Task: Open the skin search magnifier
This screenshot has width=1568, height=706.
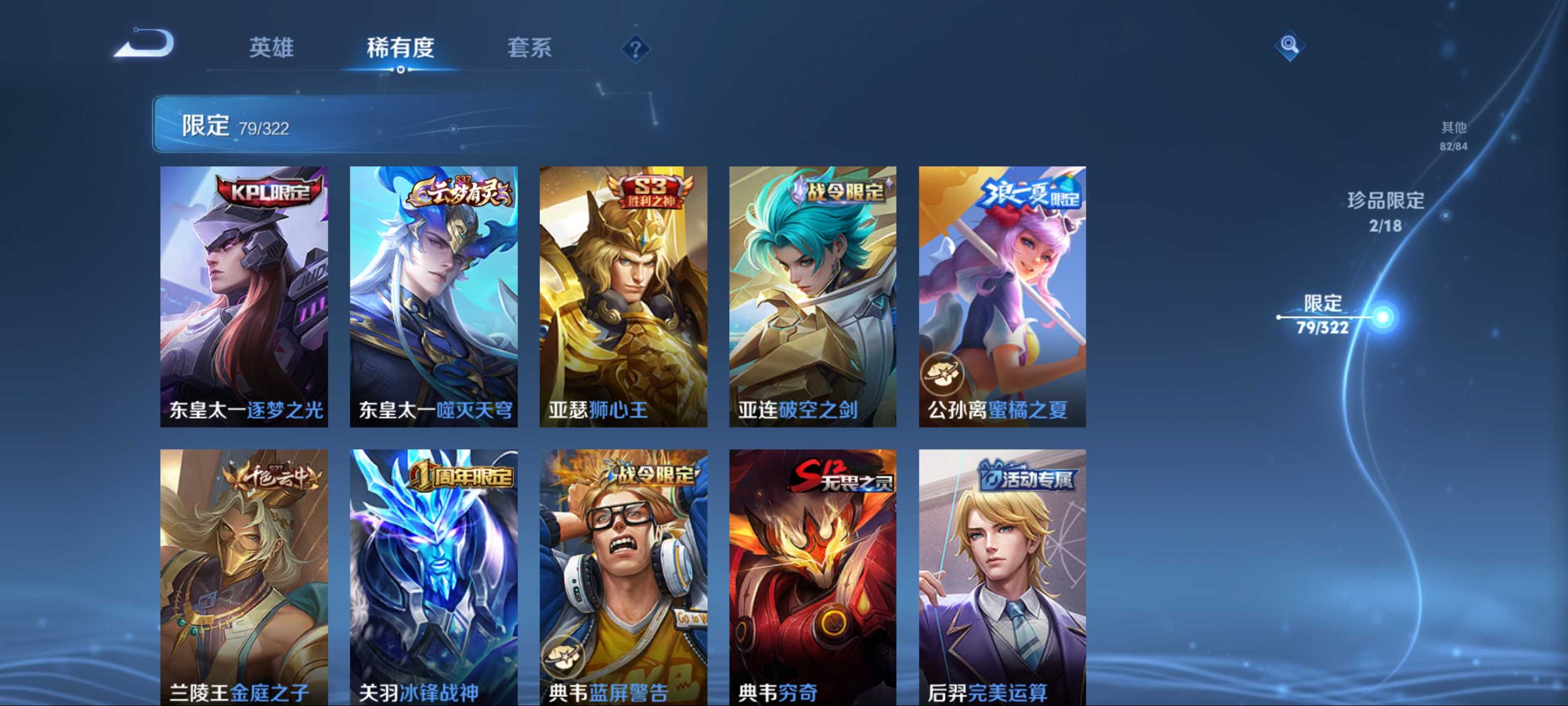Action: tap(1289, 45)
